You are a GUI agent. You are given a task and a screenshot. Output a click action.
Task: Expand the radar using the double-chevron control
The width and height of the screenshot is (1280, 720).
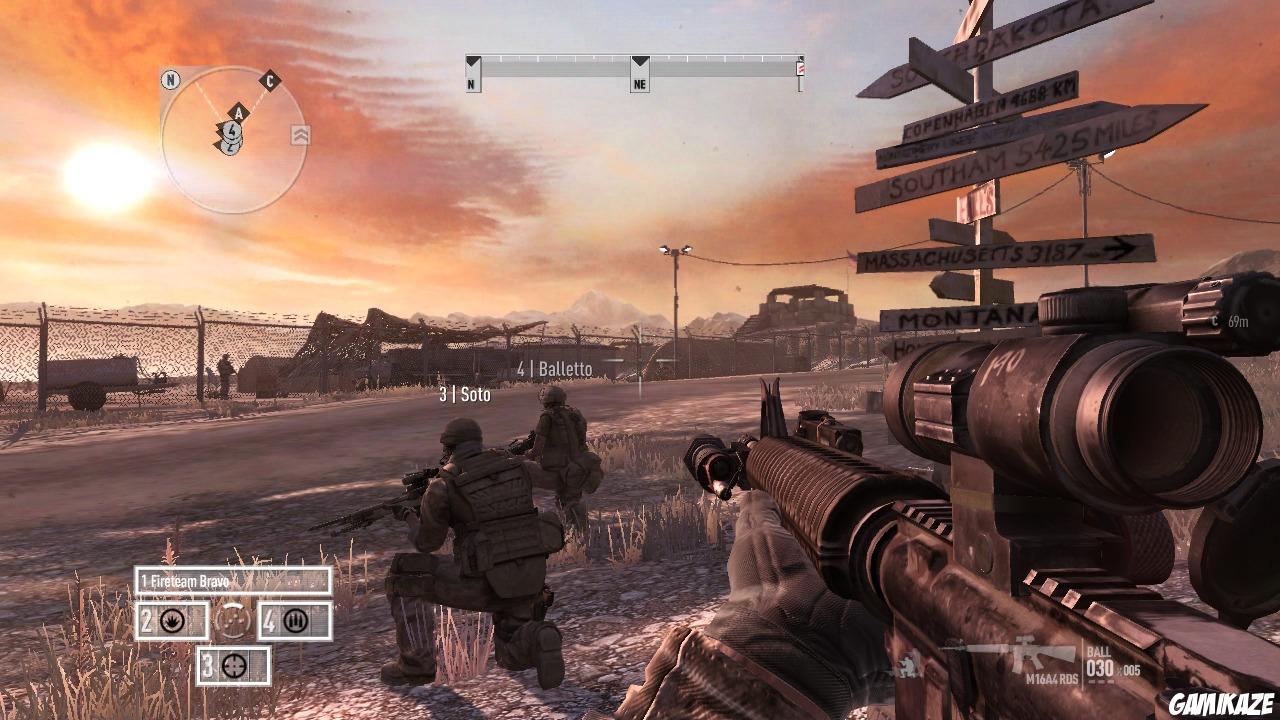click(301, 133)
